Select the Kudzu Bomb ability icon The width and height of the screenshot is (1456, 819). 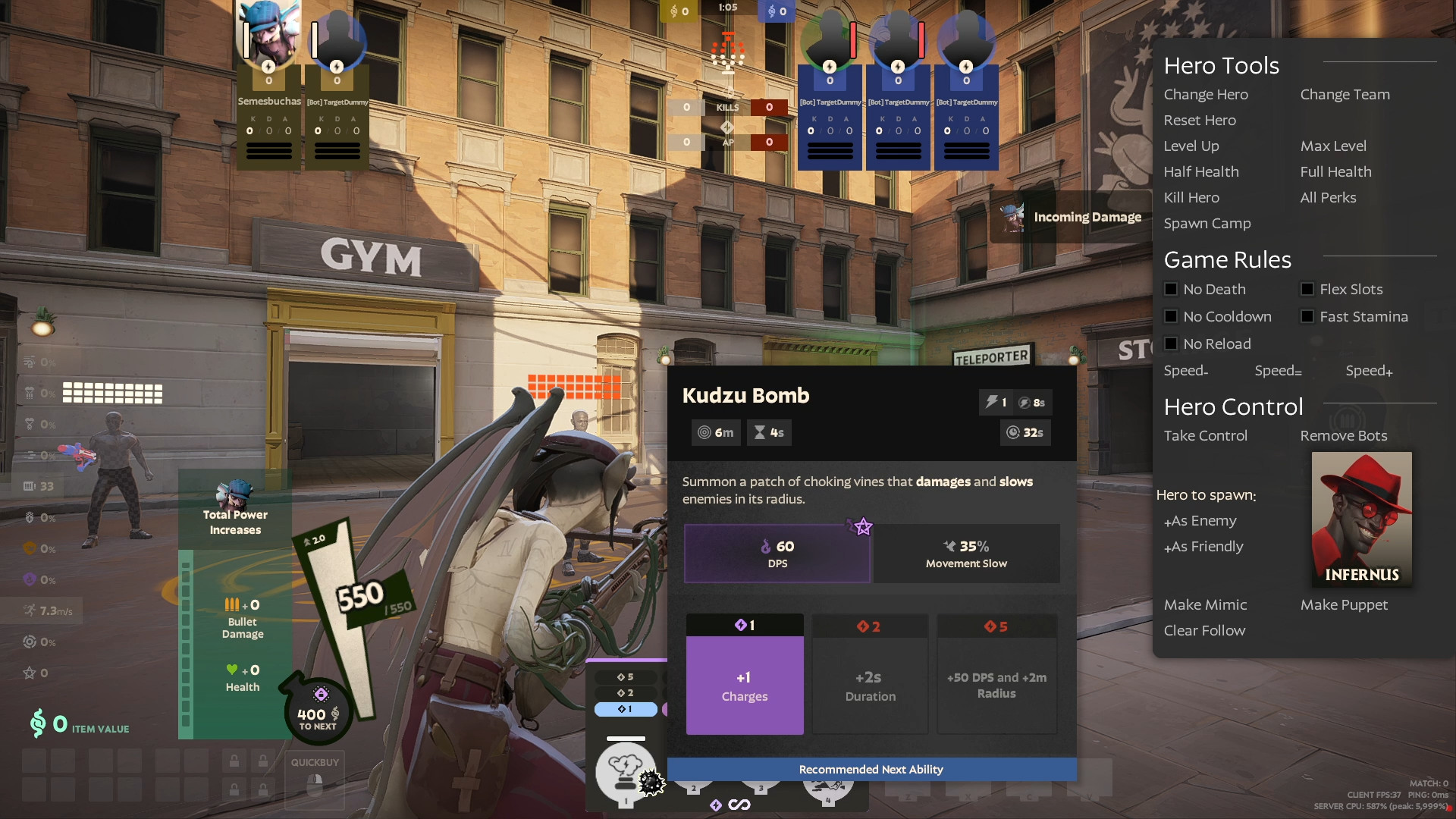[626, 772]
